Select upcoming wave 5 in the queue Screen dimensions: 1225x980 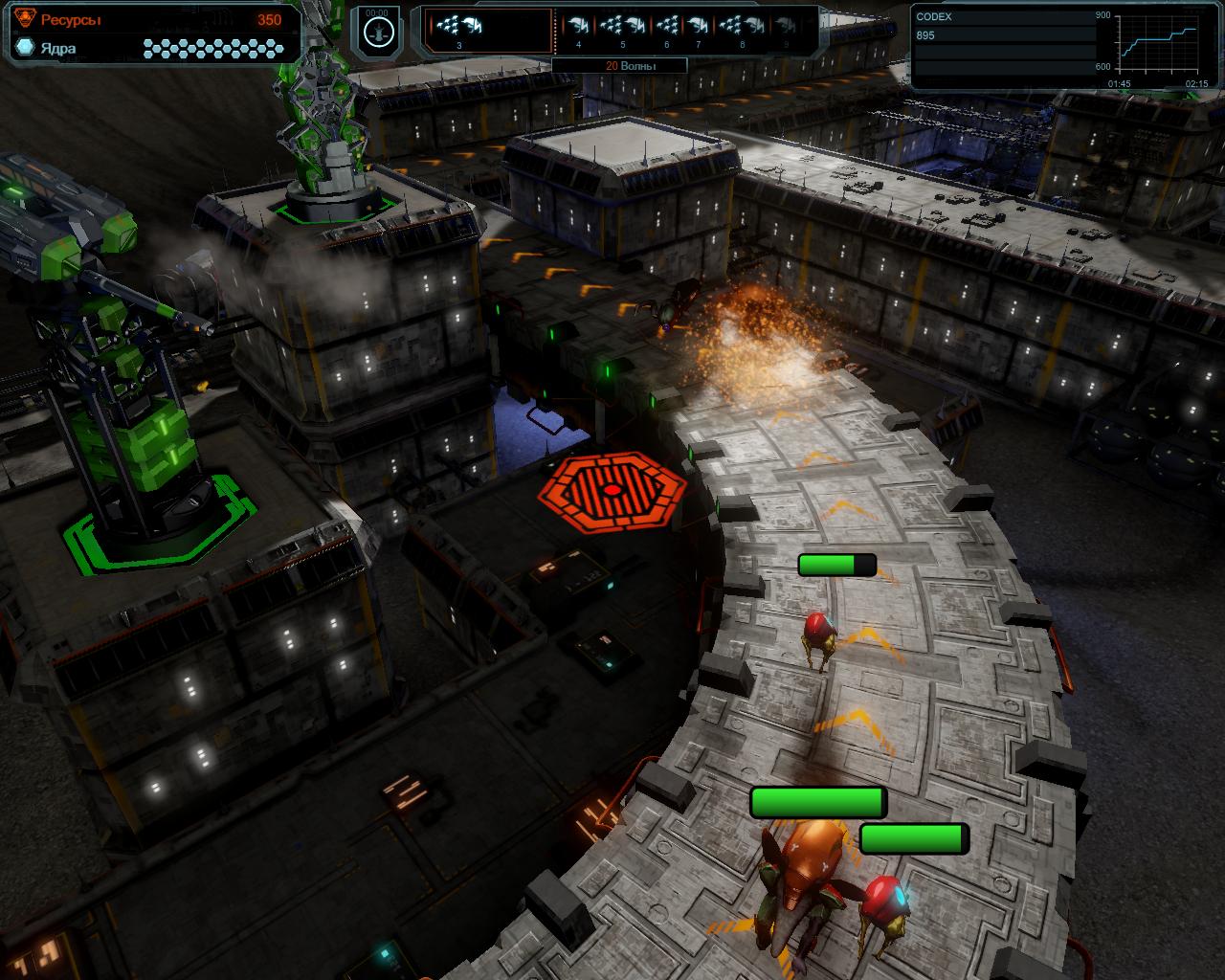(624, 30)
